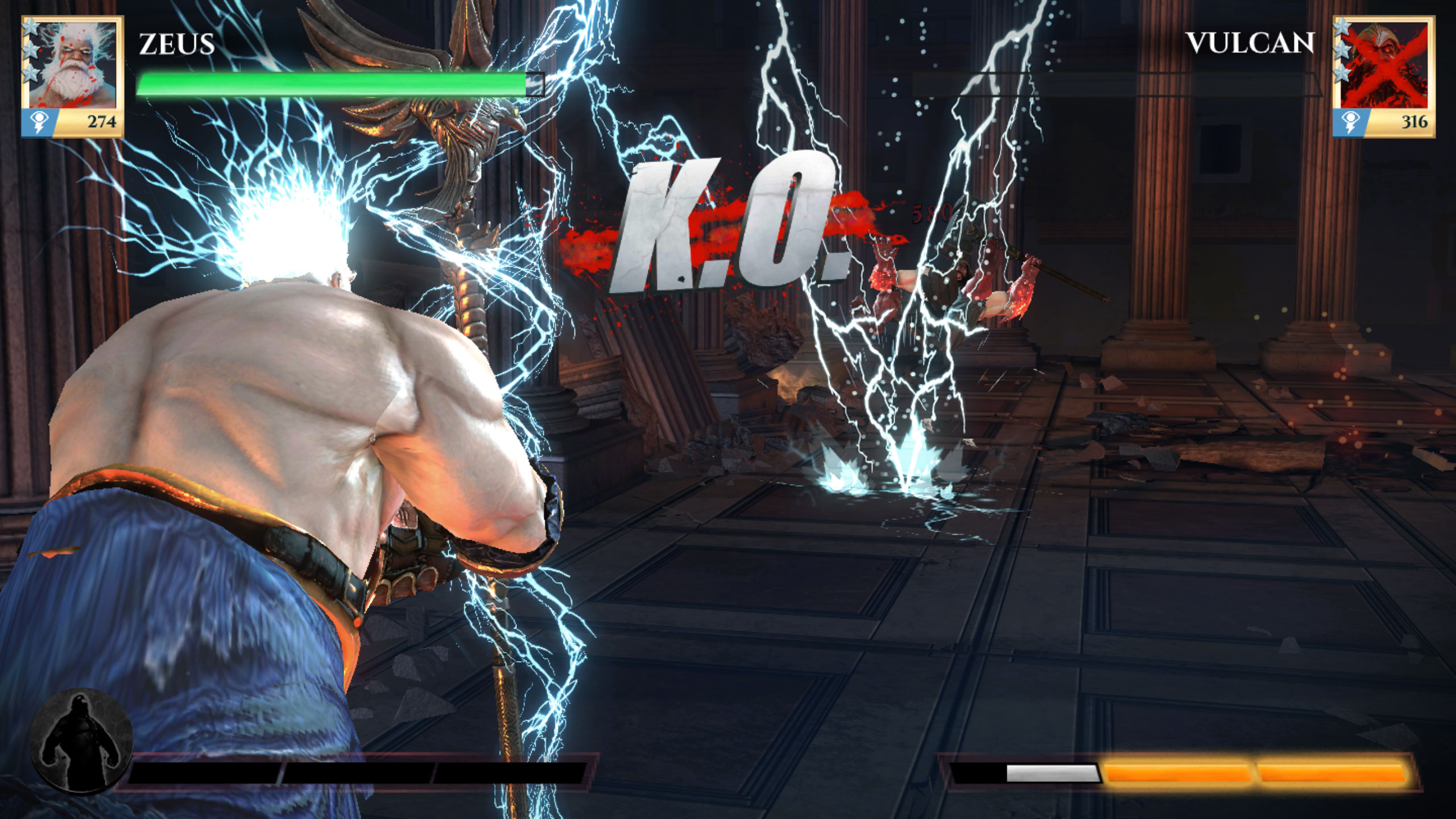Select the Zeus fighter portrait
This screenshot has height=819, width=1456.
tap(73, 64)
